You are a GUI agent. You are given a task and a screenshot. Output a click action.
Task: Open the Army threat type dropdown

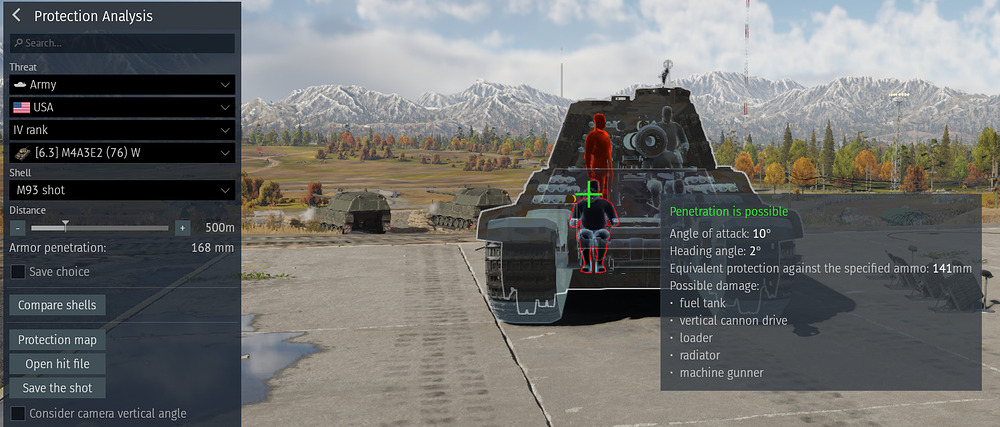pos(122,85)
